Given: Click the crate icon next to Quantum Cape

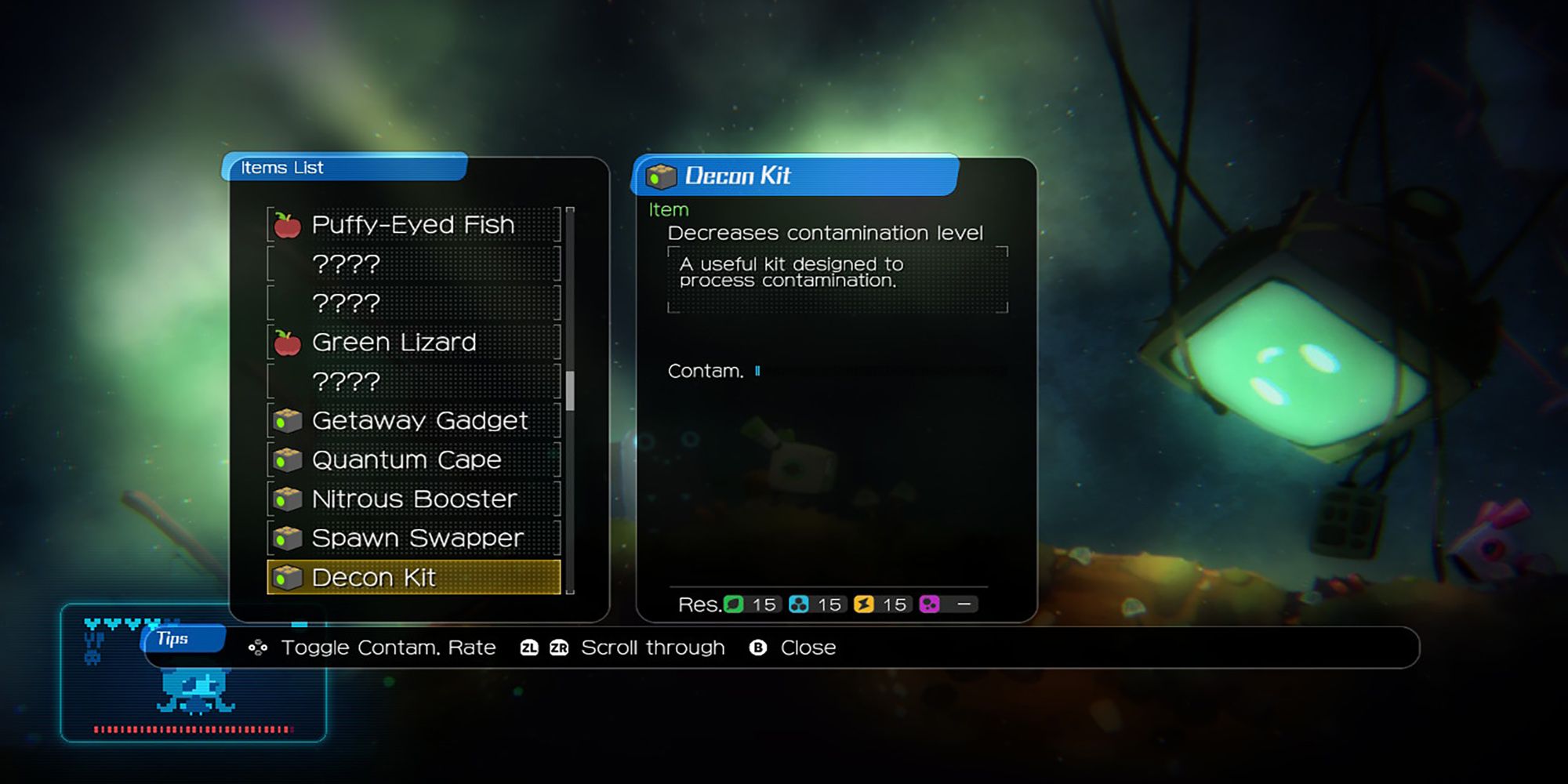Looking at the screenshot, I should [287, 459].
